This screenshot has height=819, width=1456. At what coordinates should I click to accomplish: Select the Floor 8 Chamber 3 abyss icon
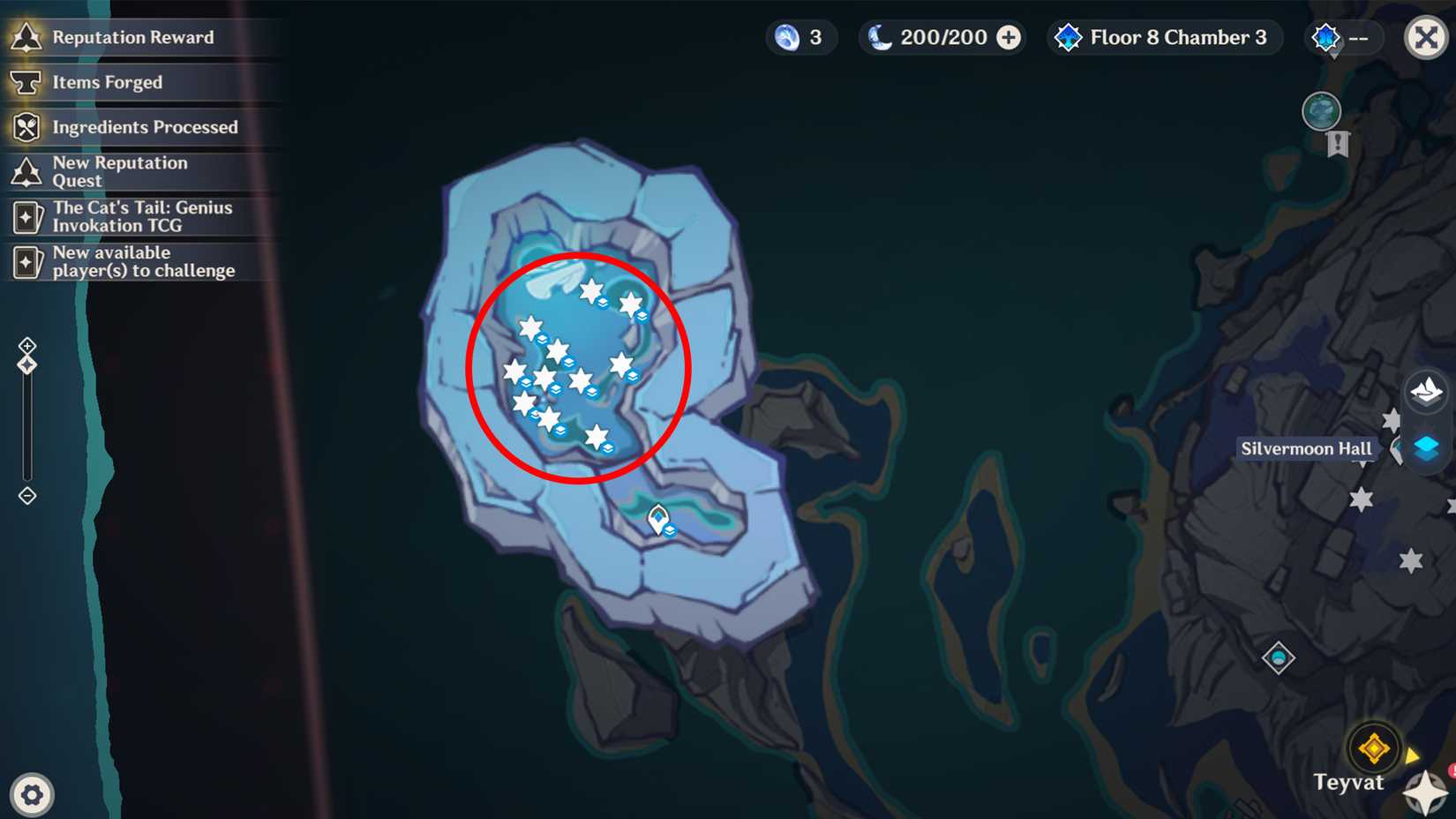[x=1069, y=37]
